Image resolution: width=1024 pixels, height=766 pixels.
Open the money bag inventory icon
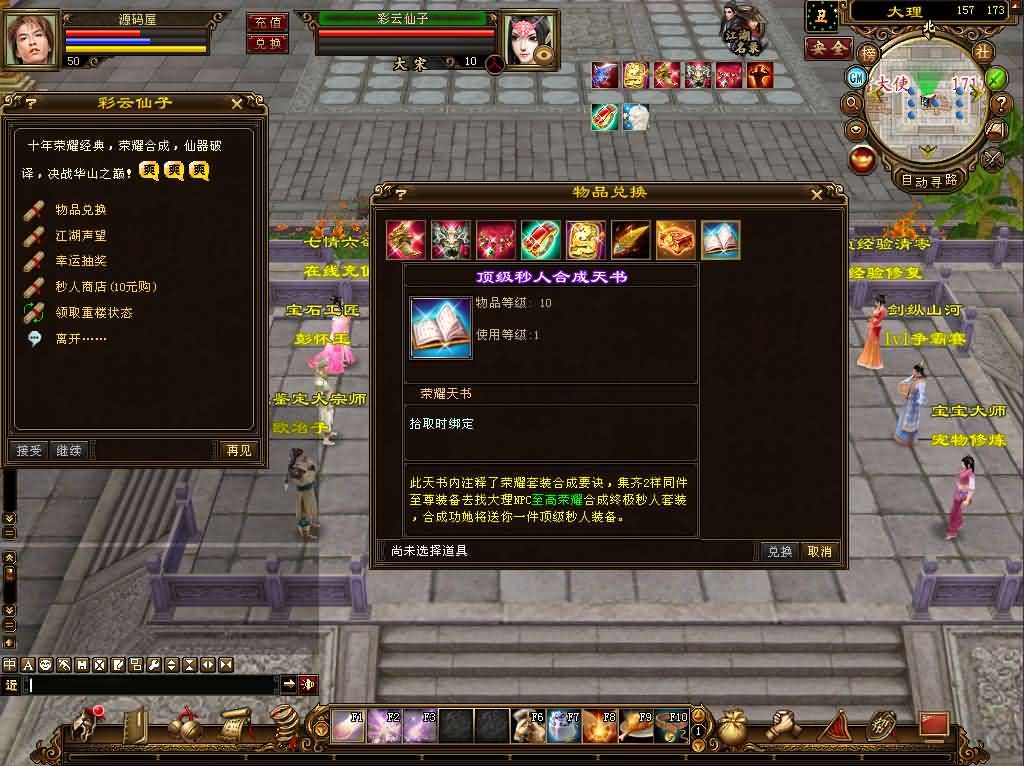[732, 724]
